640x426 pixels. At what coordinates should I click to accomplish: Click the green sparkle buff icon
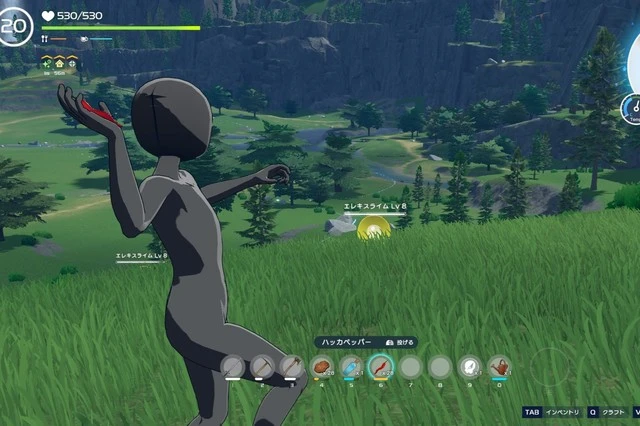pyautogui.click(x=46, y=63)
